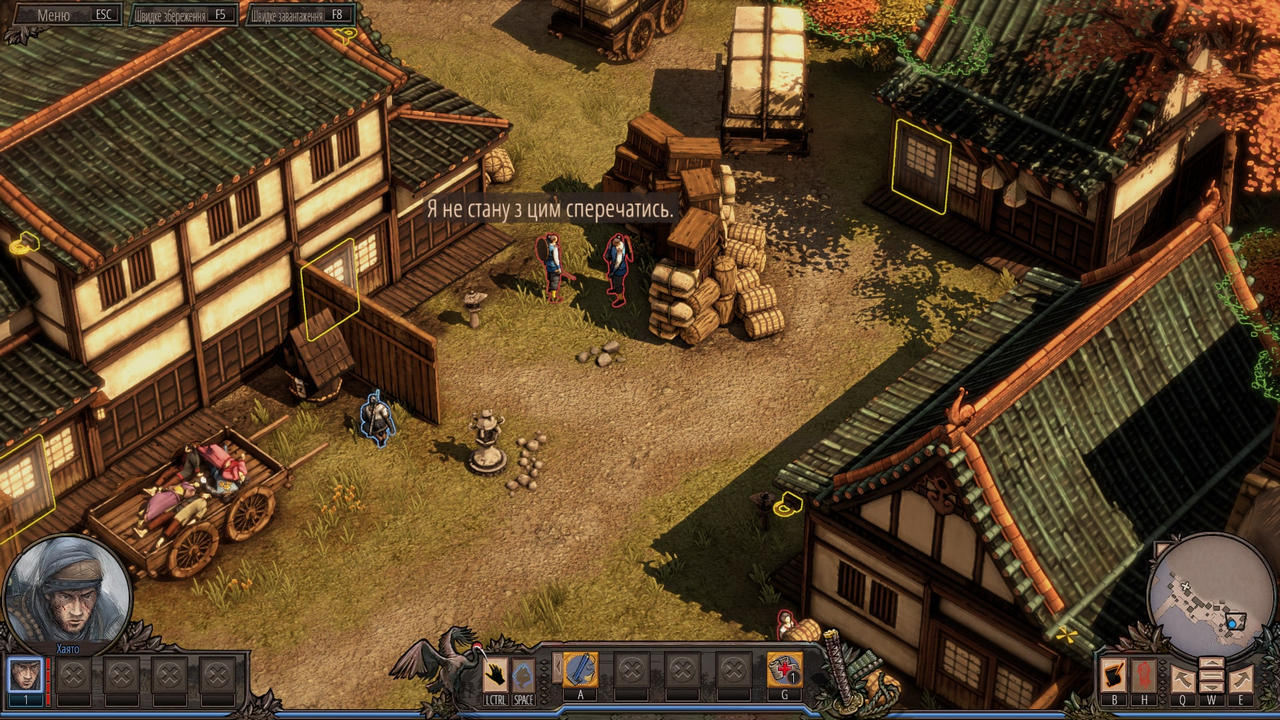Image resolution: width=1280 pixels, height=720 pixels.
Task: Activate the red silhouette highlight icon
Action: 1144,675
